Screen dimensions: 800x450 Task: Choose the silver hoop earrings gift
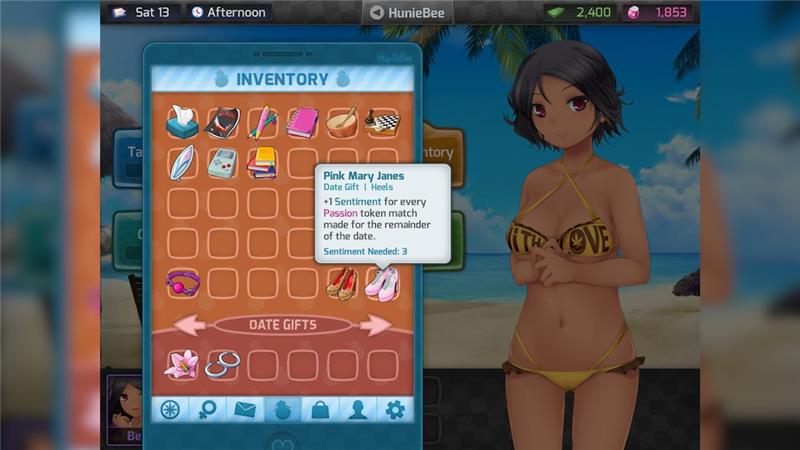(x=222, y=365)
